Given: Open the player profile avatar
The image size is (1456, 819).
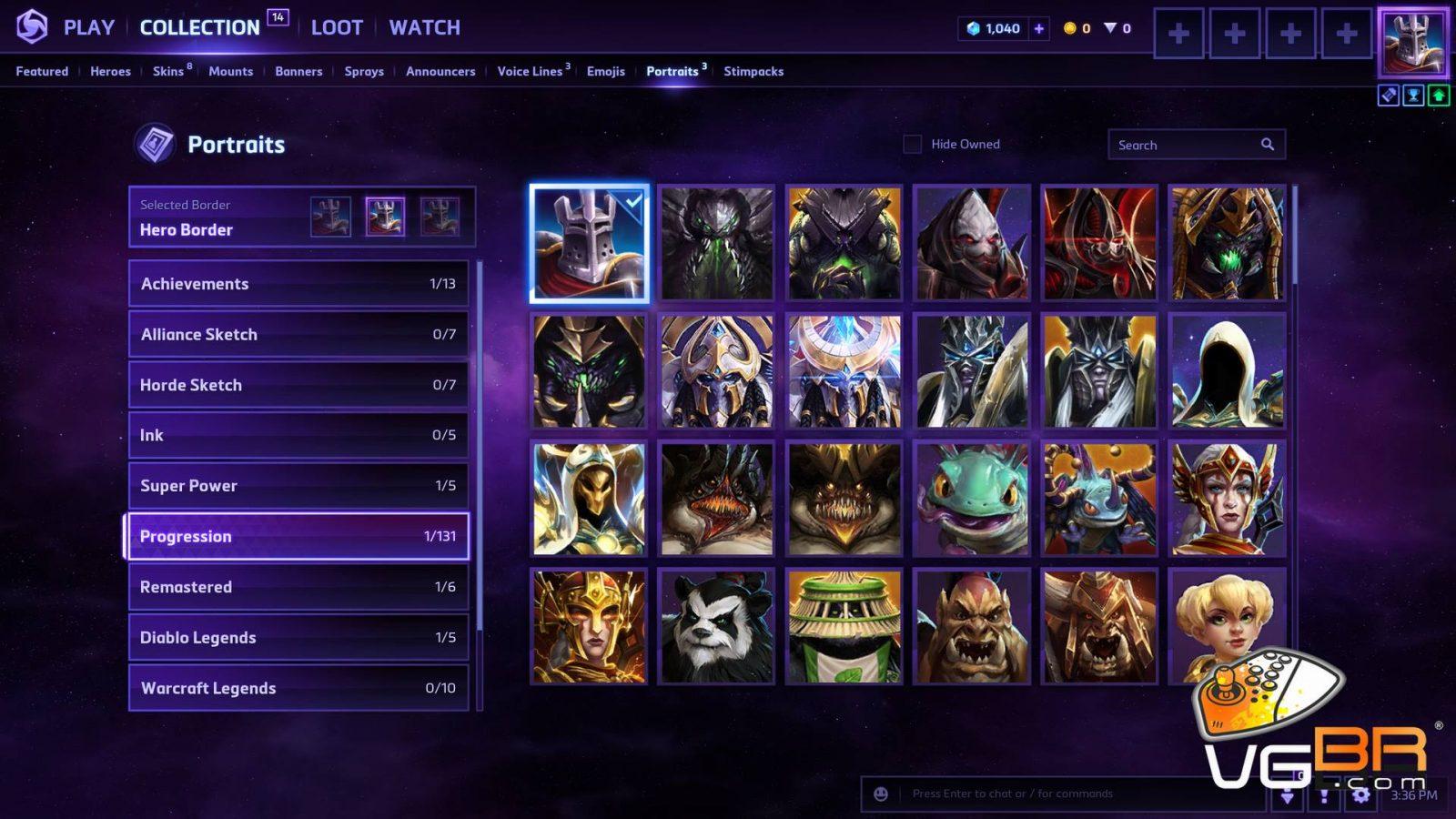Looking at the screenshot, I should pyautogui.click(x=1412, y=42).
